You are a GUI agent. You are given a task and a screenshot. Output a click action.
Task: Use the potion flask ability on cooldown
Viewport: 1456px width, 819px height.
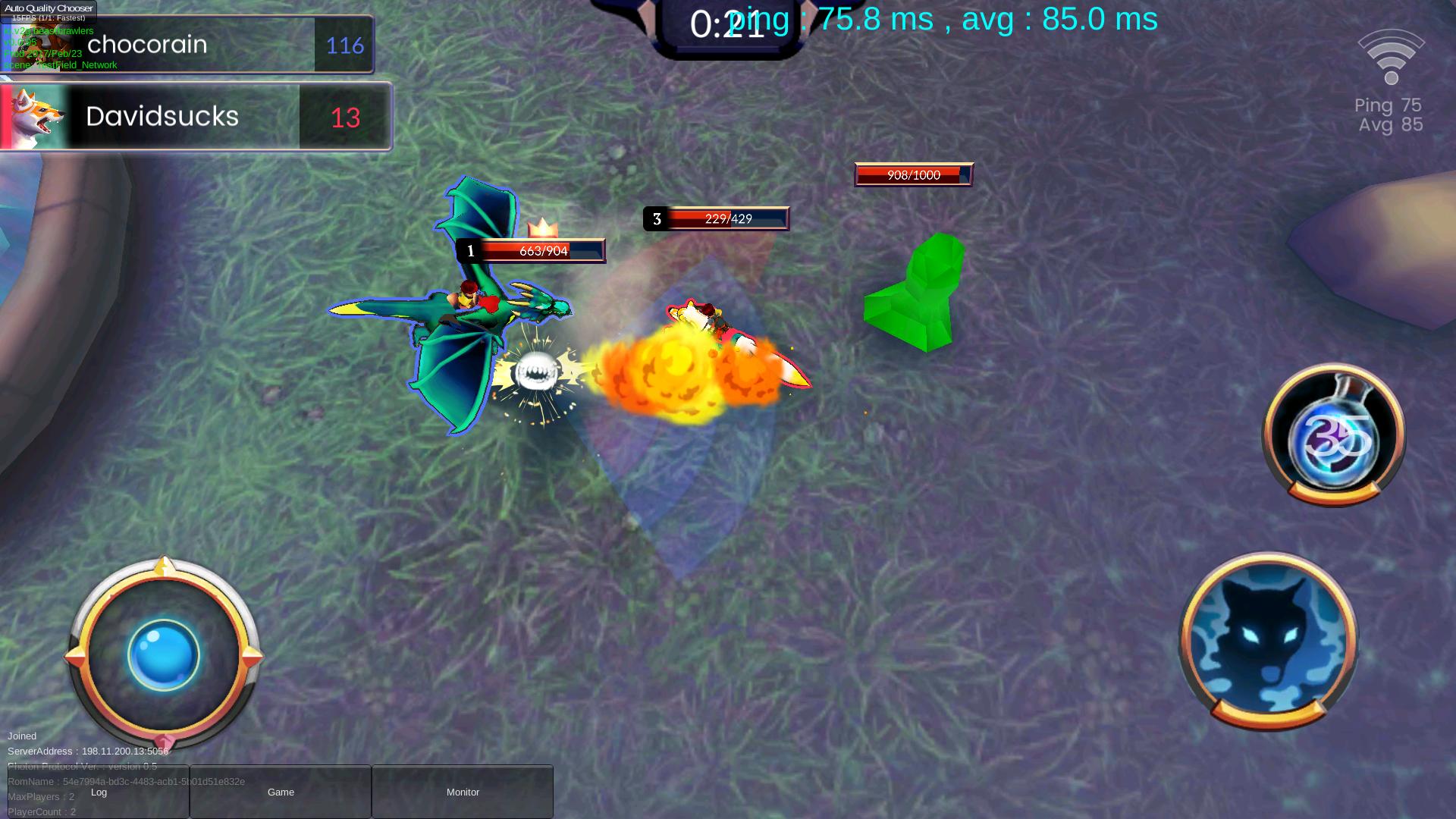coord(1333,435)
